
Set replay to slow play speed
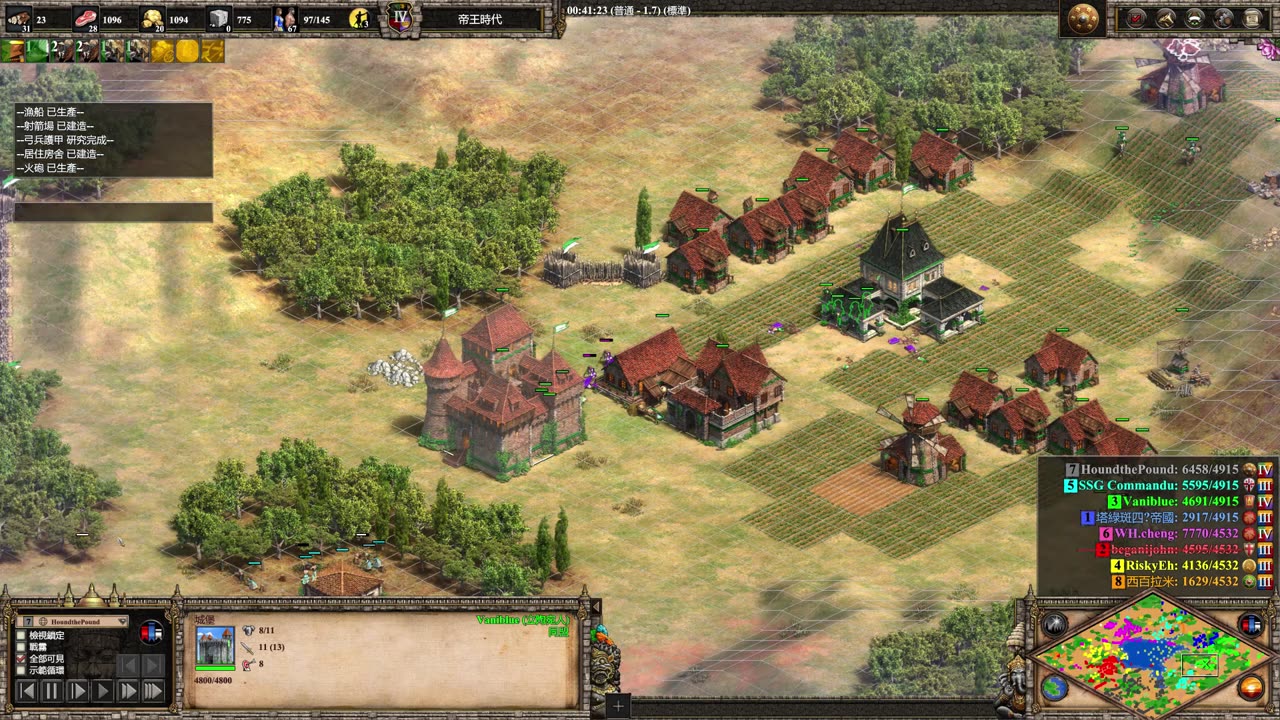(78, 690)
